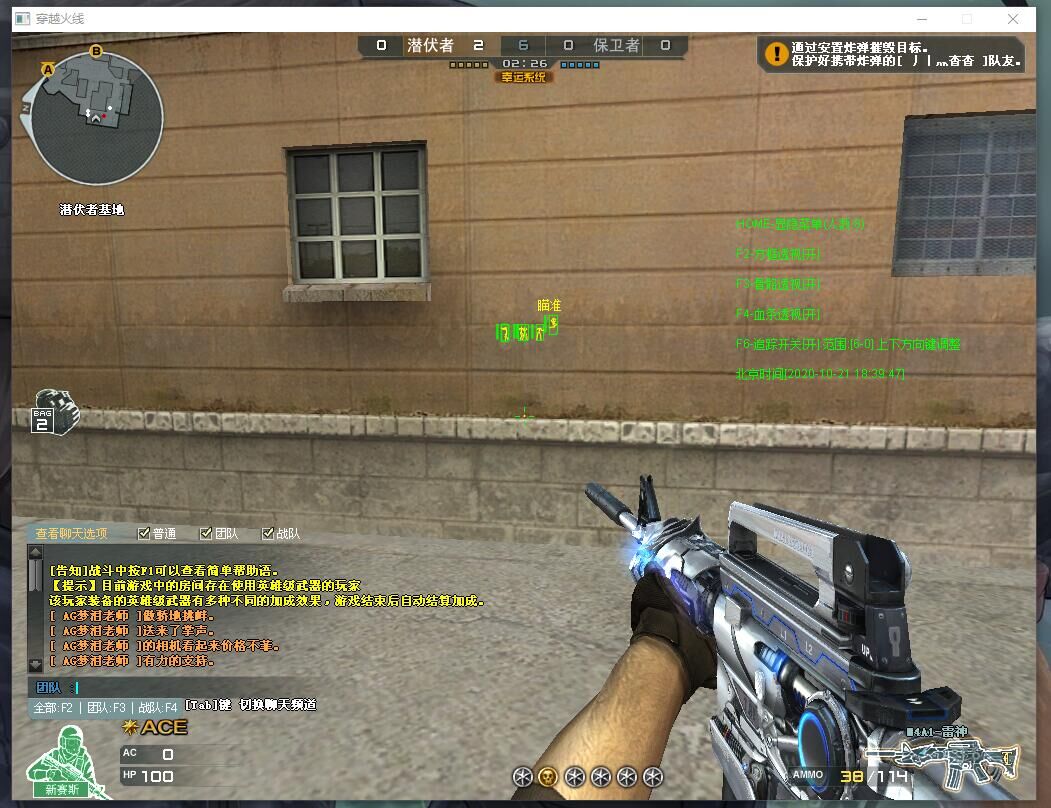This screenshot has height=808, width=1051.
Task: Switch chat channel to 全部
Action: click(53, 706)
